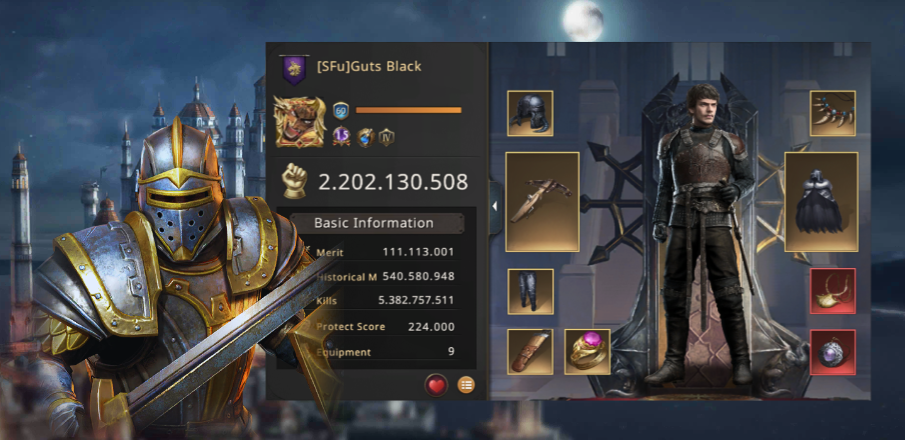The height and width of the screenshot is (440, 905).
Task: Inspect the leg armor pants slot
Action: click(x=530, y=291)
